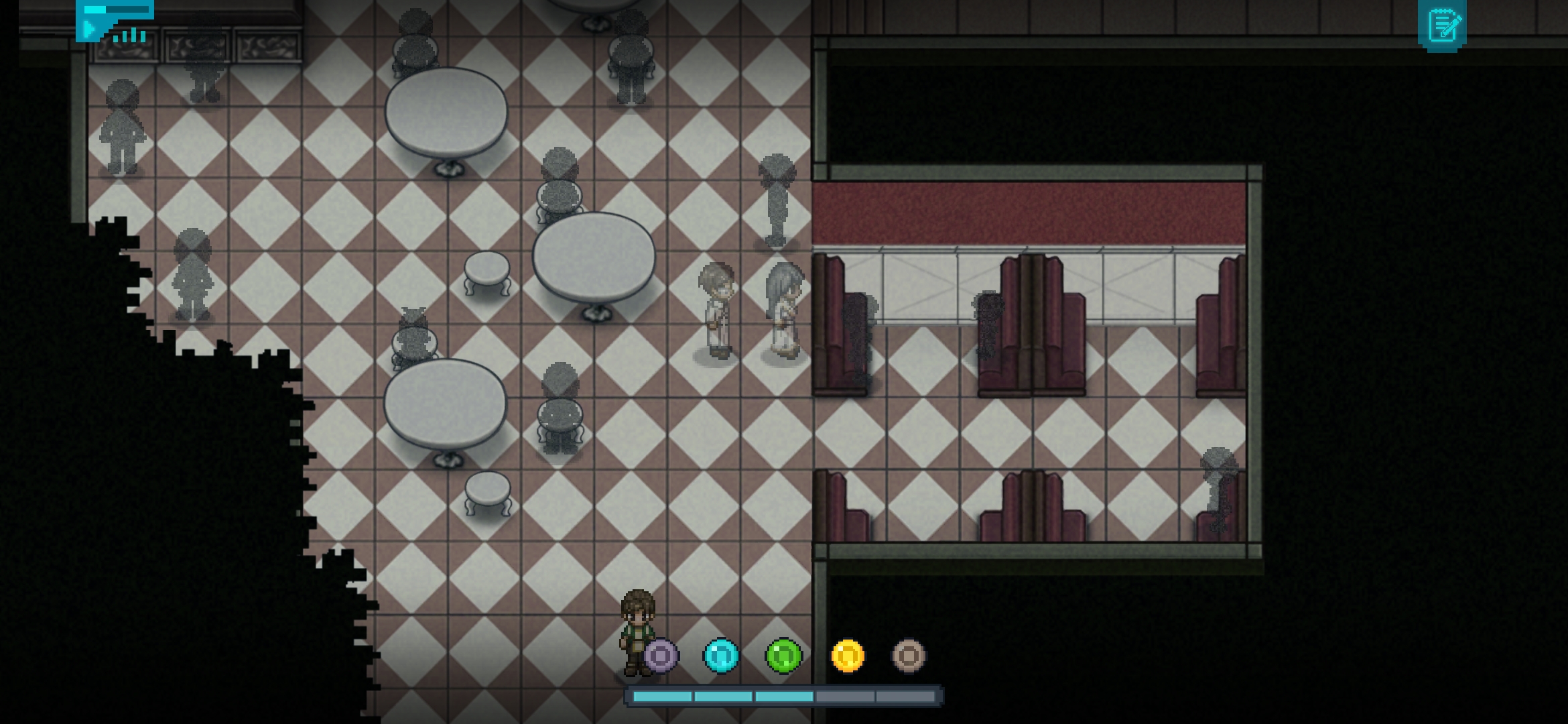This screenshot has height=724, width=1568.
Task: Select the green memory orb
Action: (x=783, y=655)
